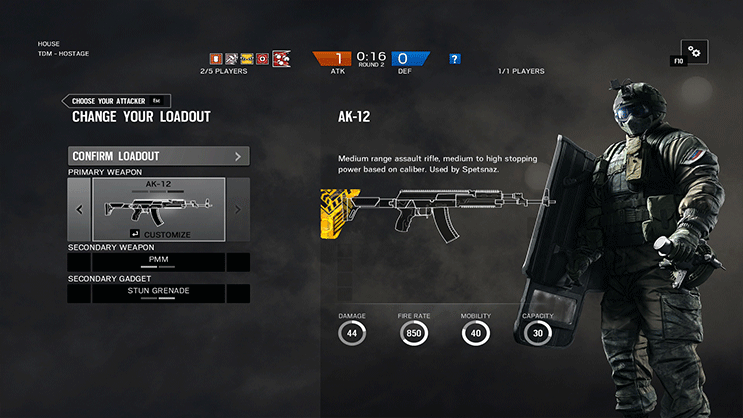Confirm the loadout
The image size is (743, 418).
(158, 156)
